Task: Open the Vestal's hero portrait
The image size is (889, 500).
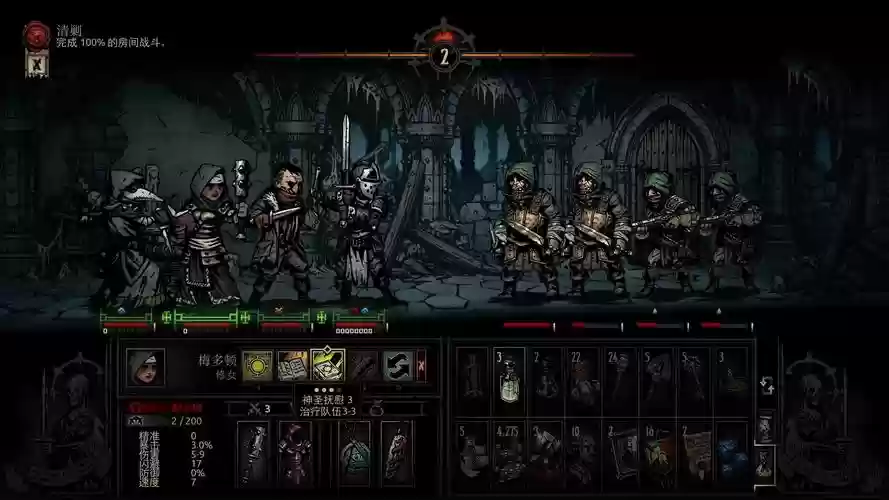Action: 145,367
